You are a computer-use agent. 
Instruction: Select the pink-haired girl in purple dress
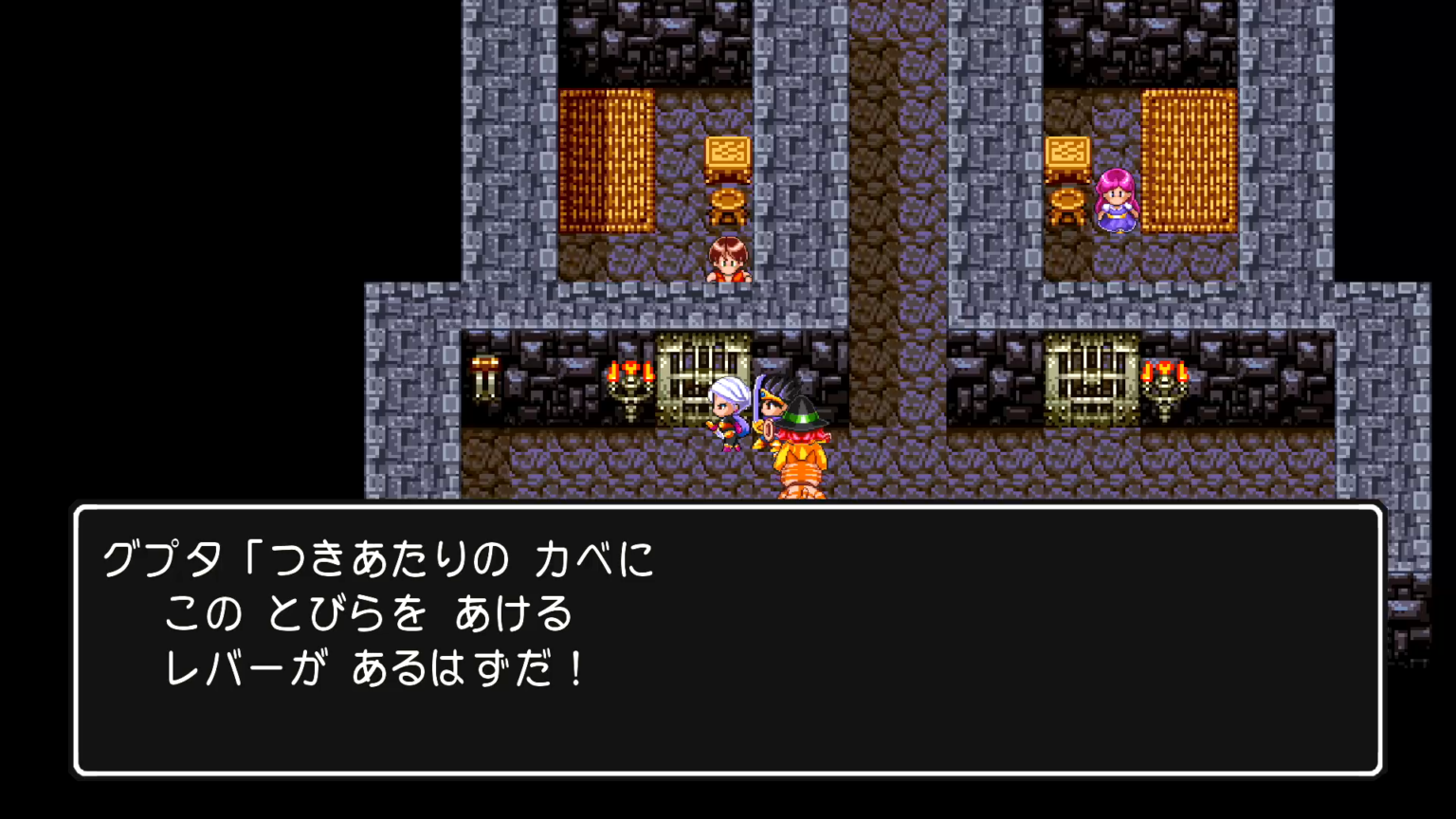pyautogui.click(x=1117, y=199)
